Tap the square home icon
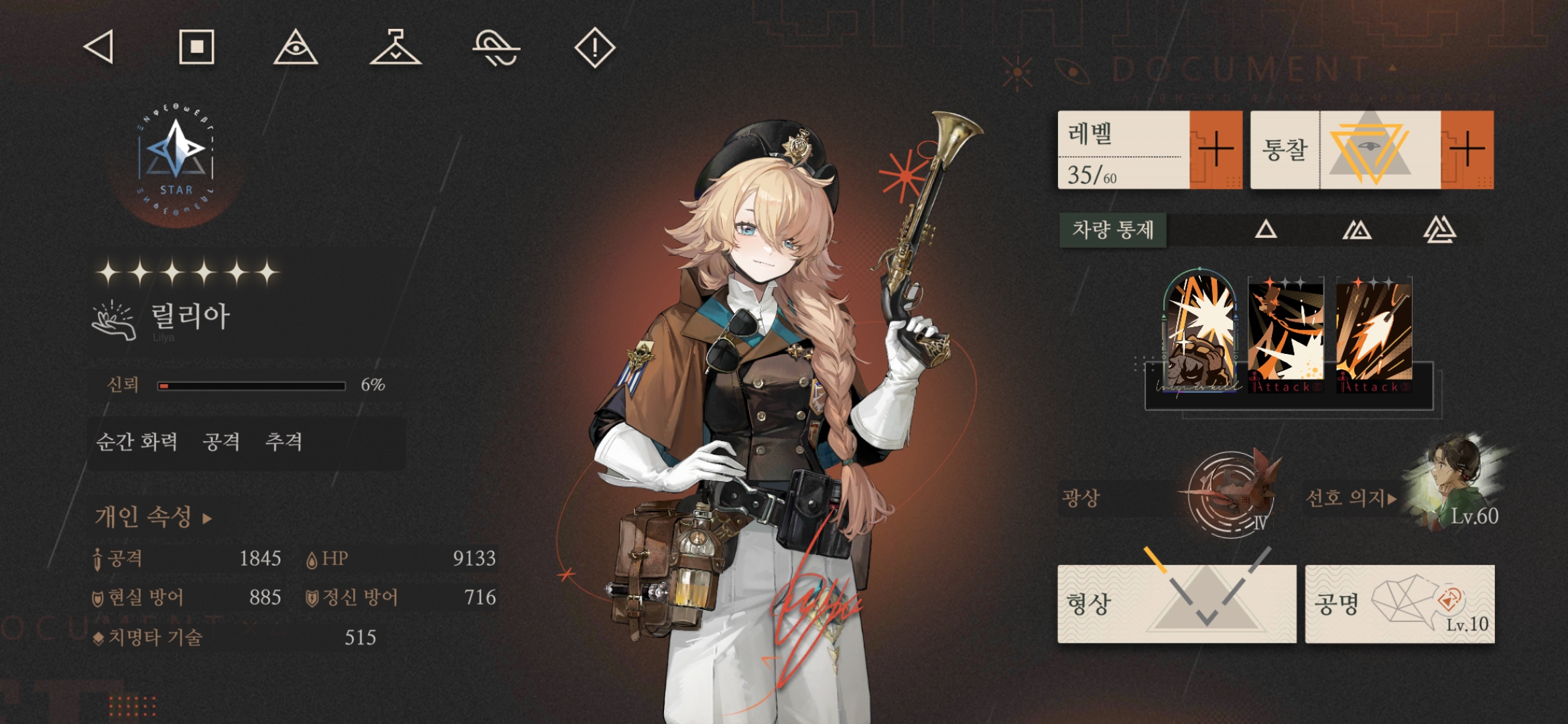1568x724 pixels. click(x=196, y=47)
